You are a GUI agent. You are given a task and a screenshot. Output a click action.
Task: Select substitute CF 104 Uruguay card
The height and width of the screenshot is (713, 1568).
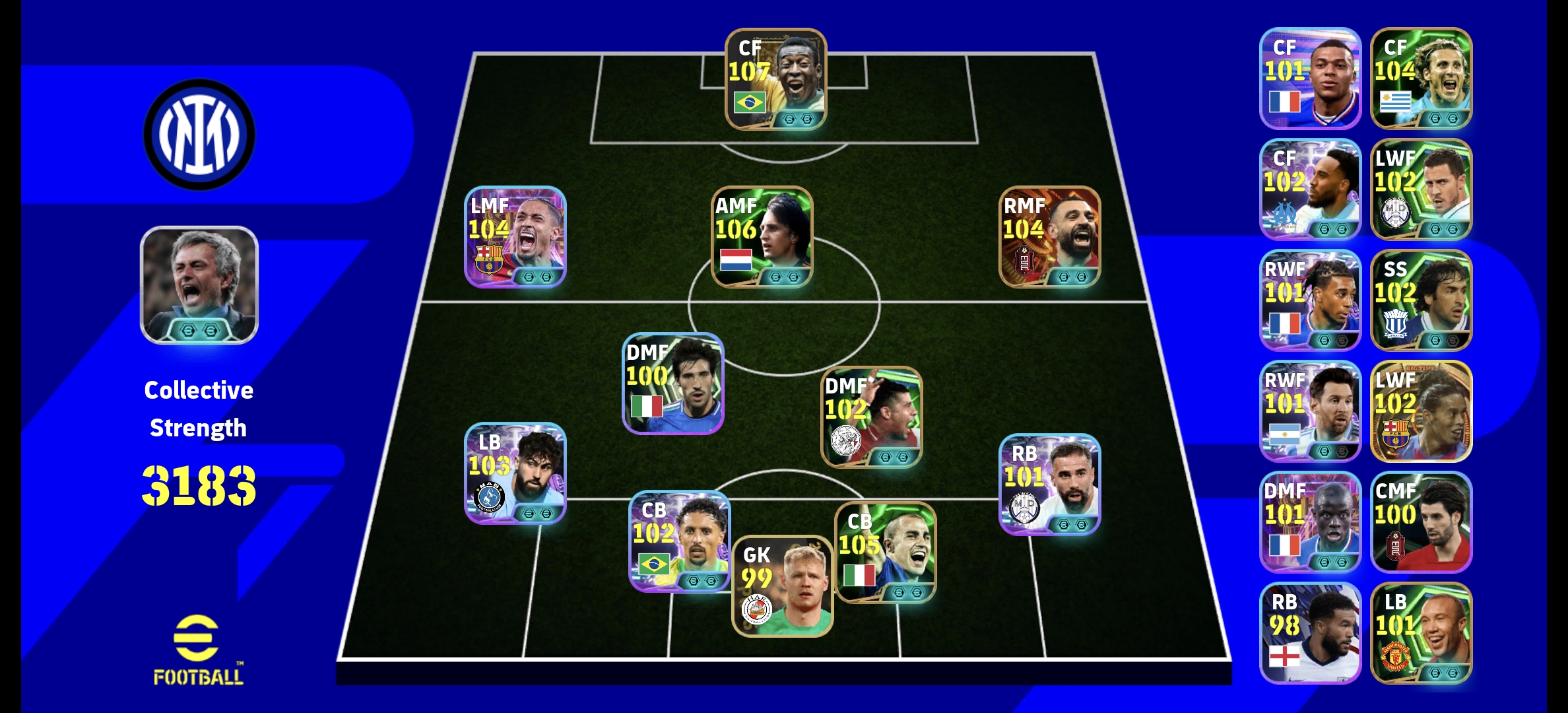pyautogui.click(x=1421, y=79)
